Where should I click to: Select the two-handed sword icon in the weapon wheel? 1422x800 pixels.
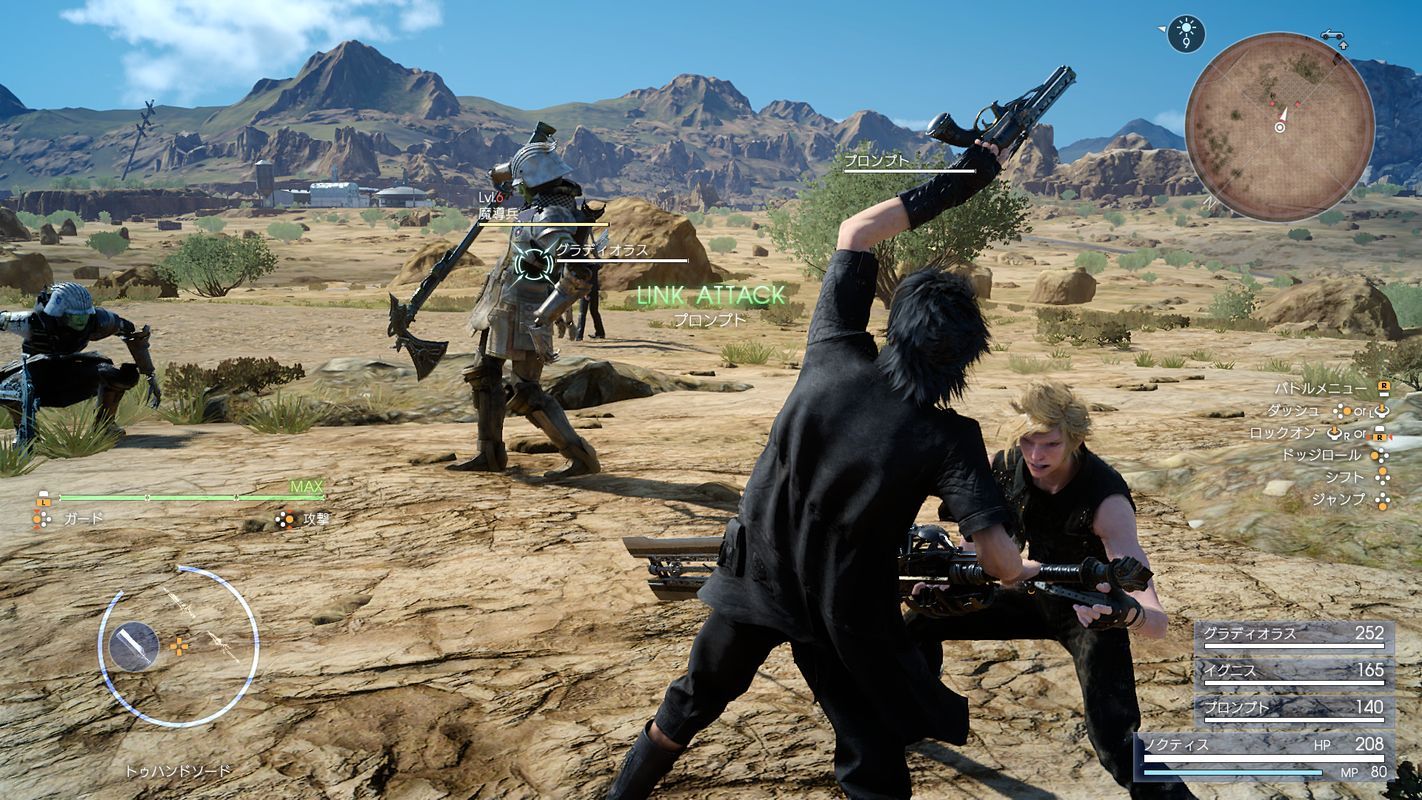pyautogui.click(x=135, y=647)
